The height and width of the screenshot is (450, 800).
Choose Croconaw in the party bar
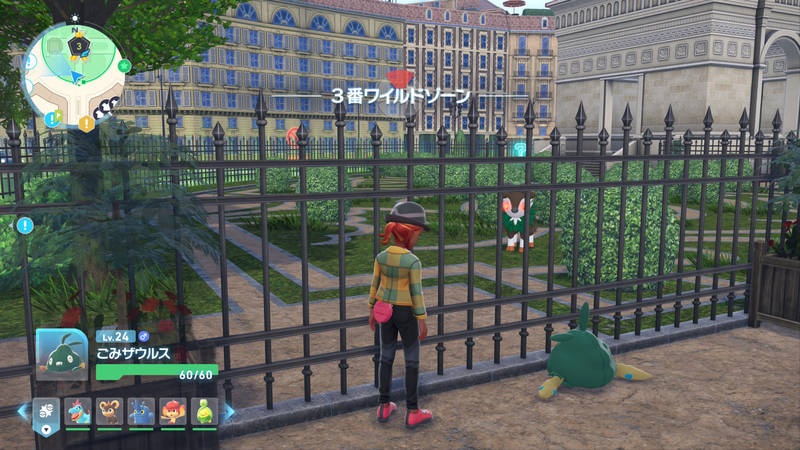pyautogui.click(x=78, y=411)
